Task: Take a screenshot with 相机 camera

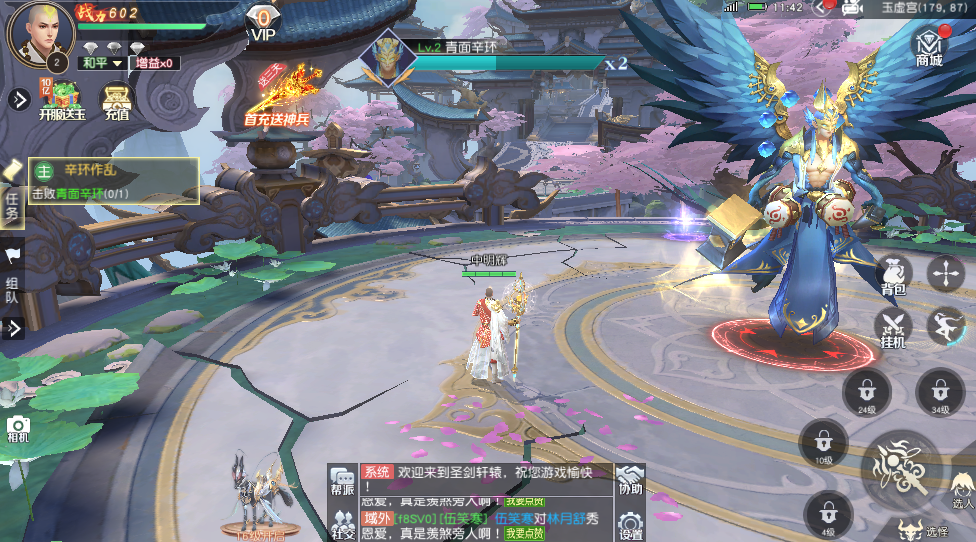Action: [18, 430]
